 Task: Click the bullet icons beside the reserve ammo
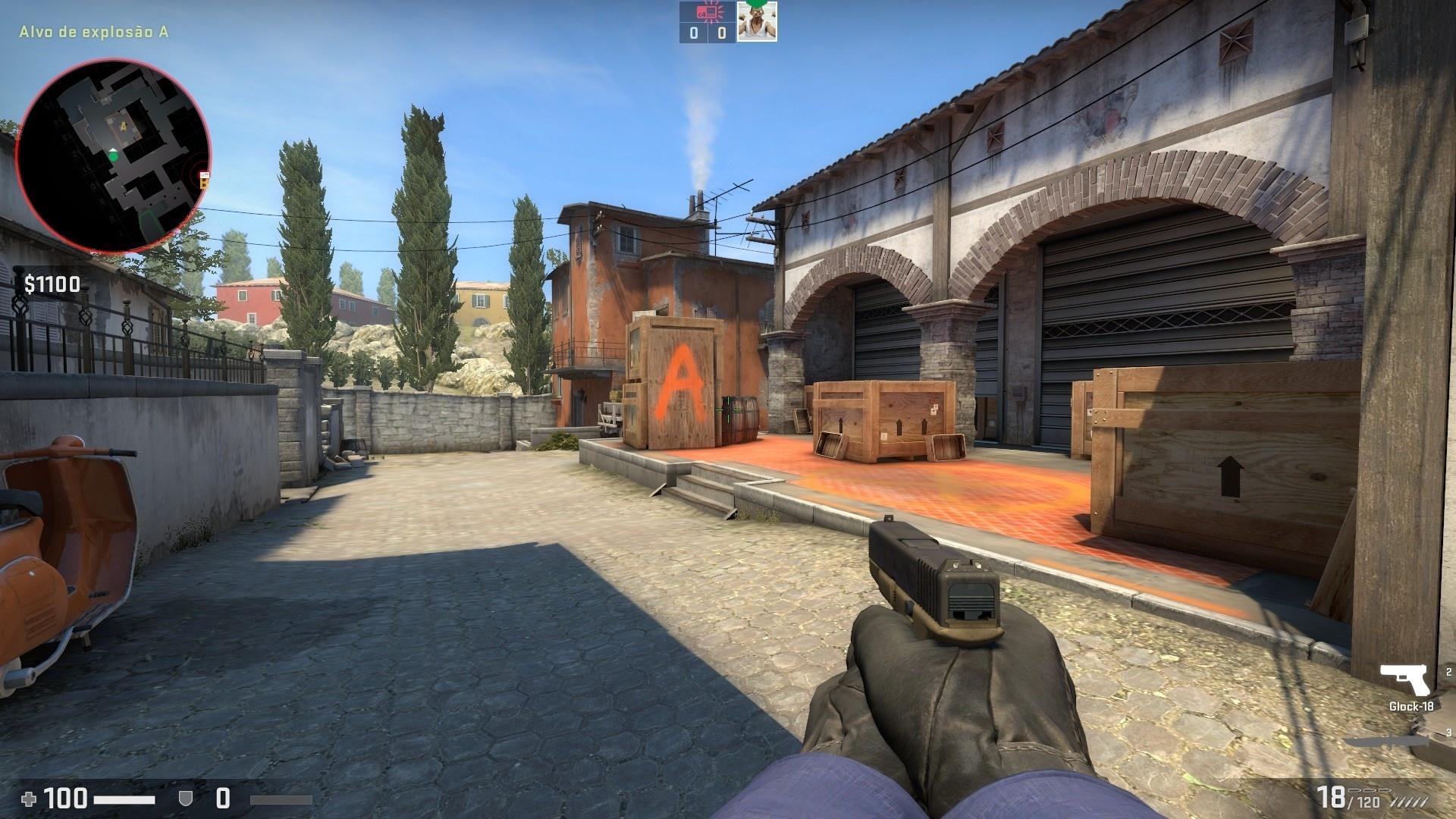[x=1370, y=790]
